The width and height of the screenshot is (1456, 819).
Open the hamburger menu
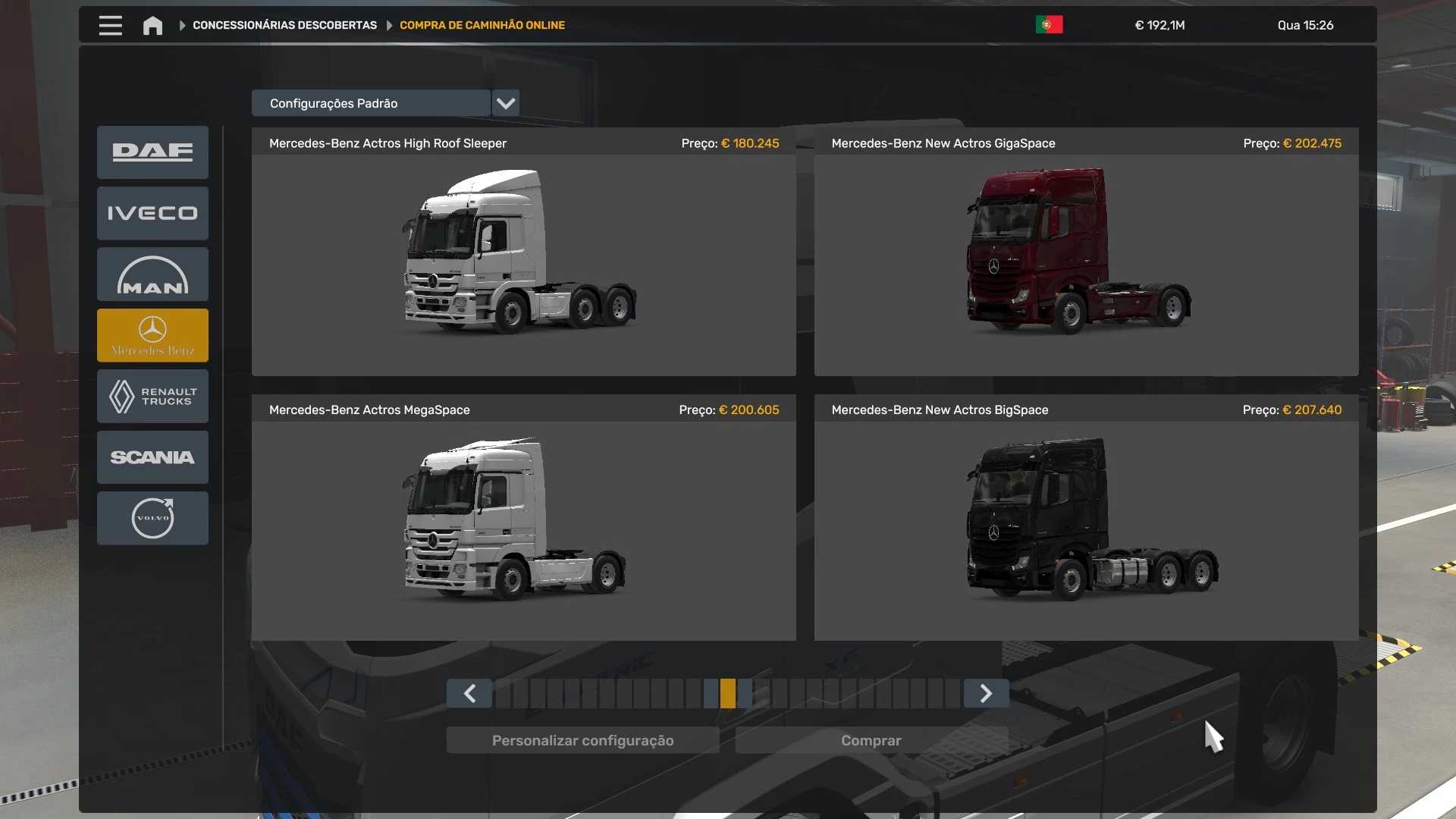(x=111, y=25)
